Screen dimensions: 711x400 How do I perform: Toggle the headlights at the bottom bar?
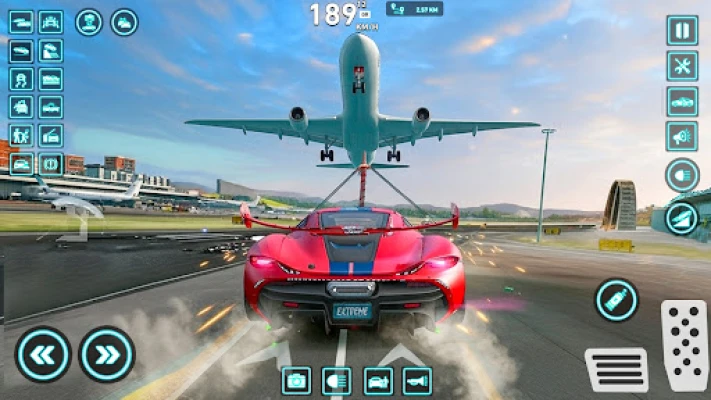(x=337, y=380)
